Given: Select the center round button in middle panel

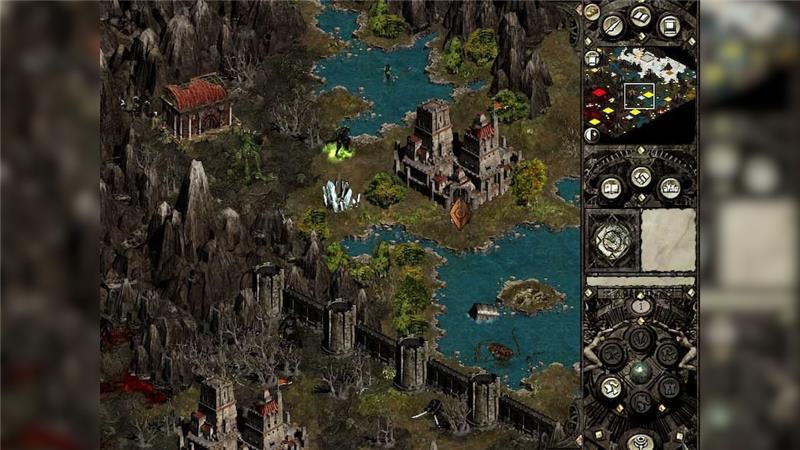Looking at the screenshot, I should coord(641,178).
